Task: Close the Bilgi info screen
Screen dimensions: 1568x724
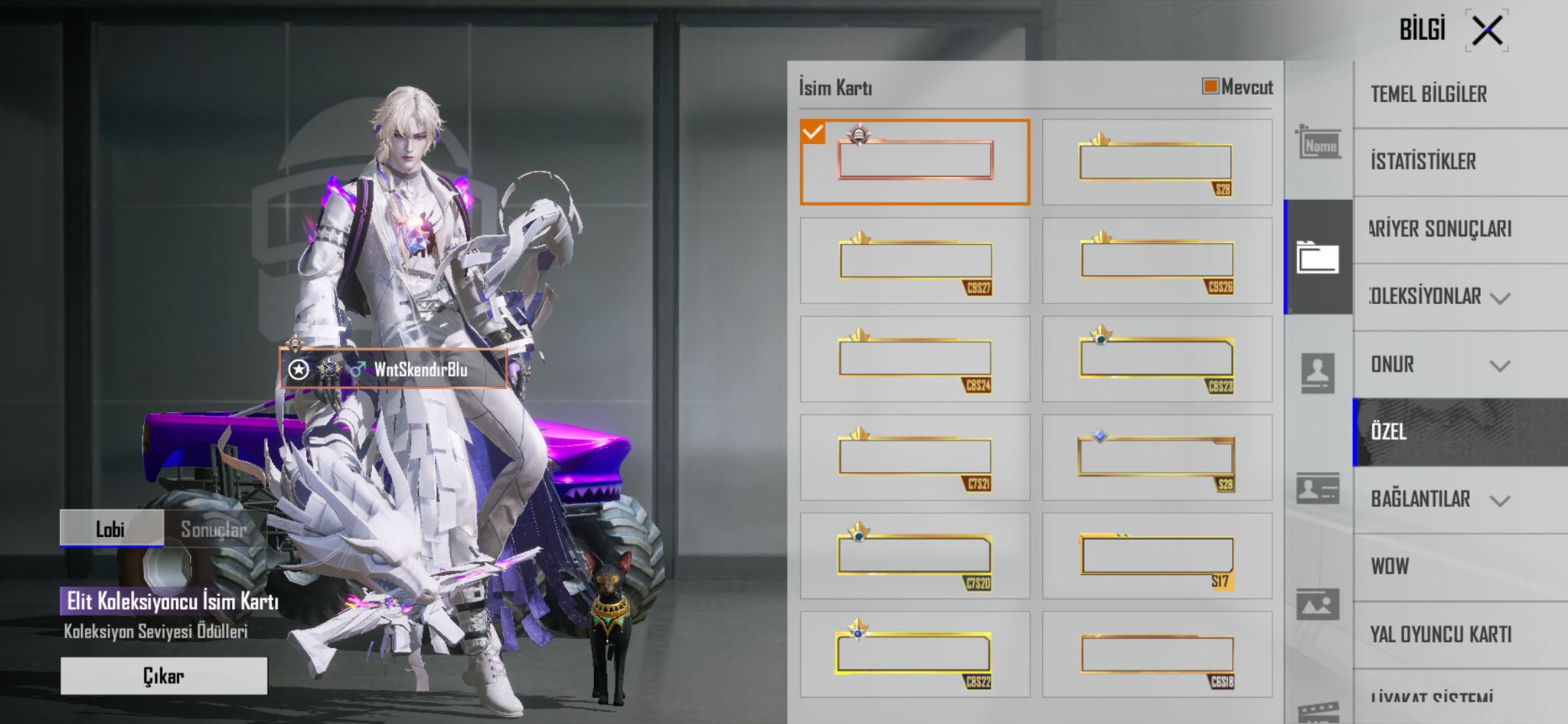Action: pos(1487,31)
